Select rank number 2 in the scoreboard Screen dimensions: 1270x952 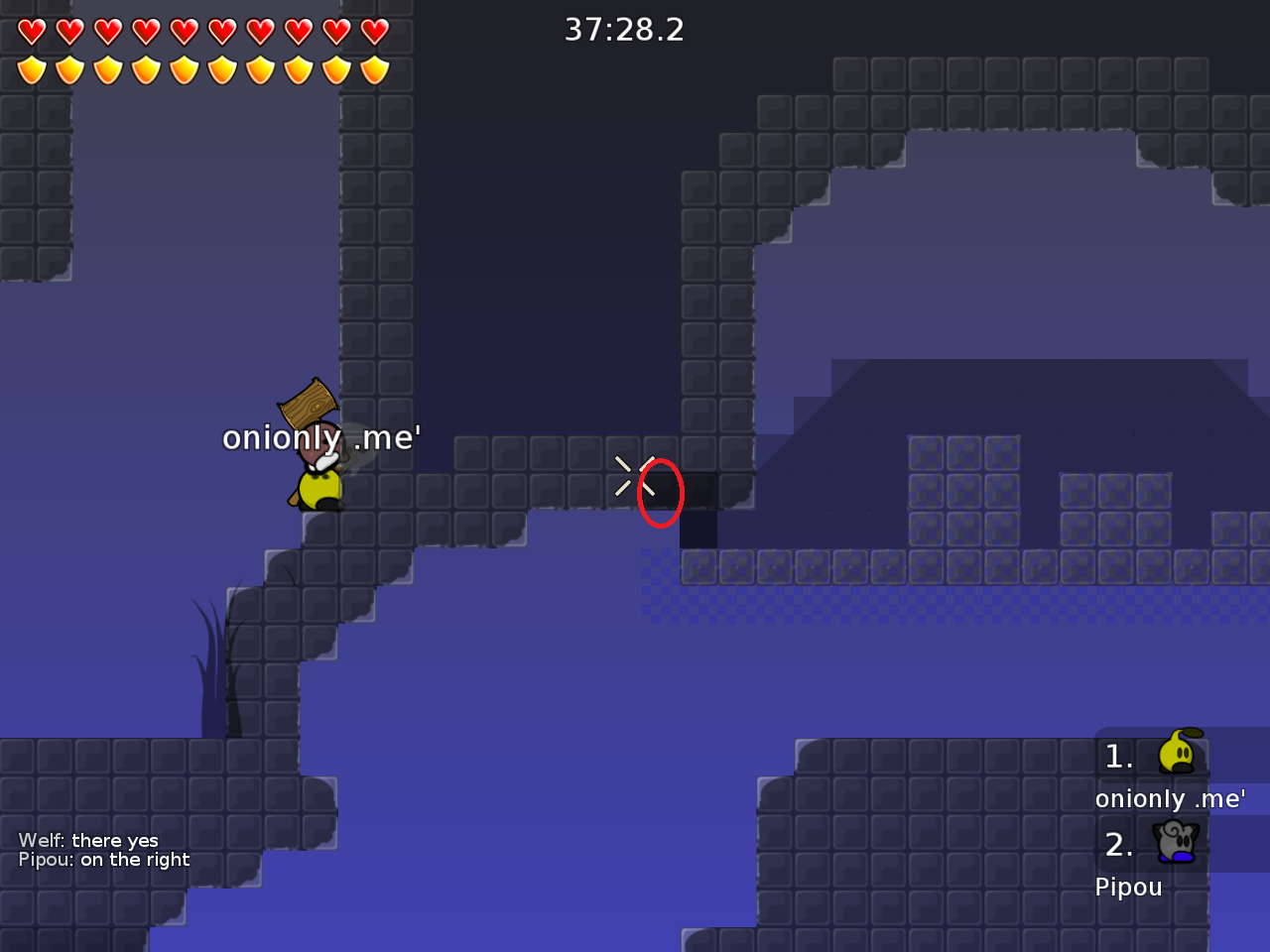pos(1119,845)
